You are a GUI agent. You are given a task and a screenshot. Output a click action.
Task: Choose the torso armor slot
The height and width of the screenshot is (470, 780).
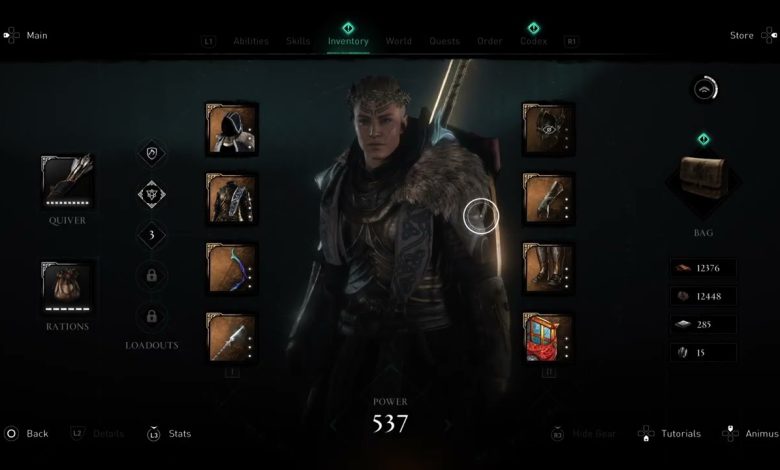231,198
